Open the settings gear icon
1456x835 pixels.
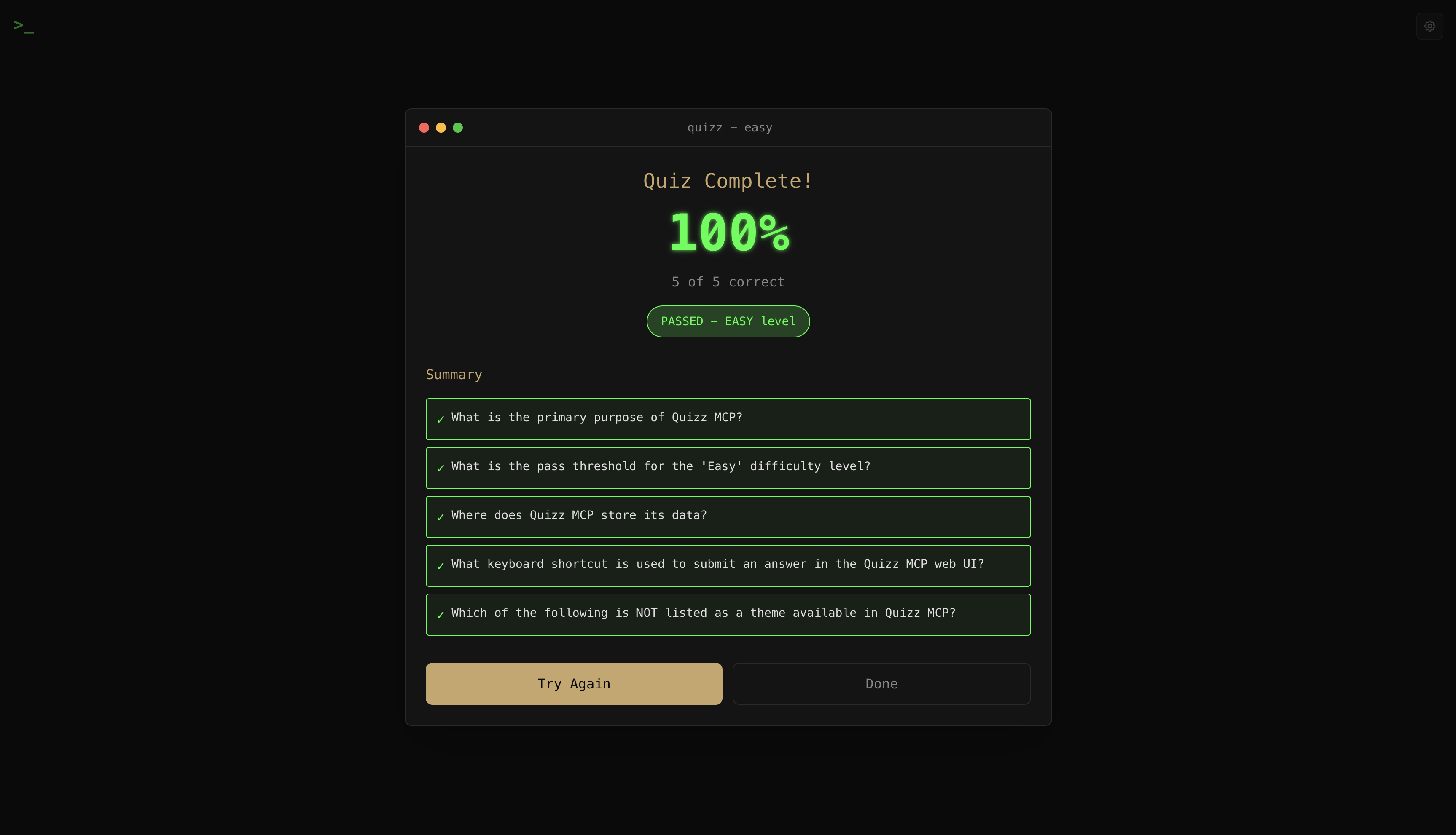click(1429, 26)
